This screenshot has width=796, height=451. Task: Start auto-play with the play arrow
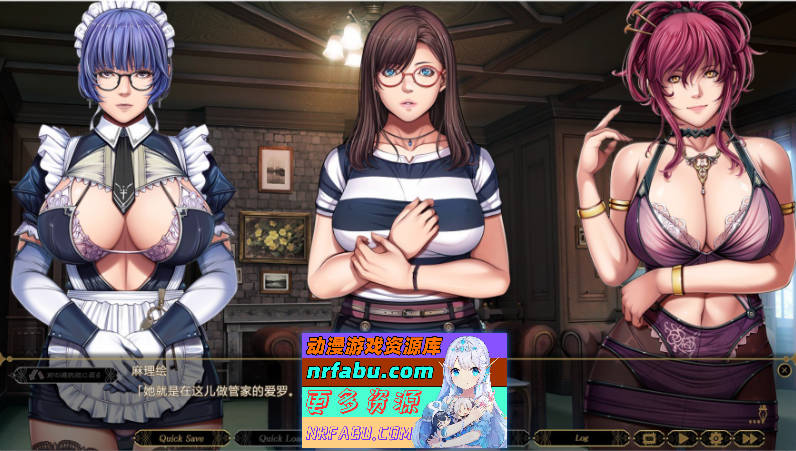point(682,437)
